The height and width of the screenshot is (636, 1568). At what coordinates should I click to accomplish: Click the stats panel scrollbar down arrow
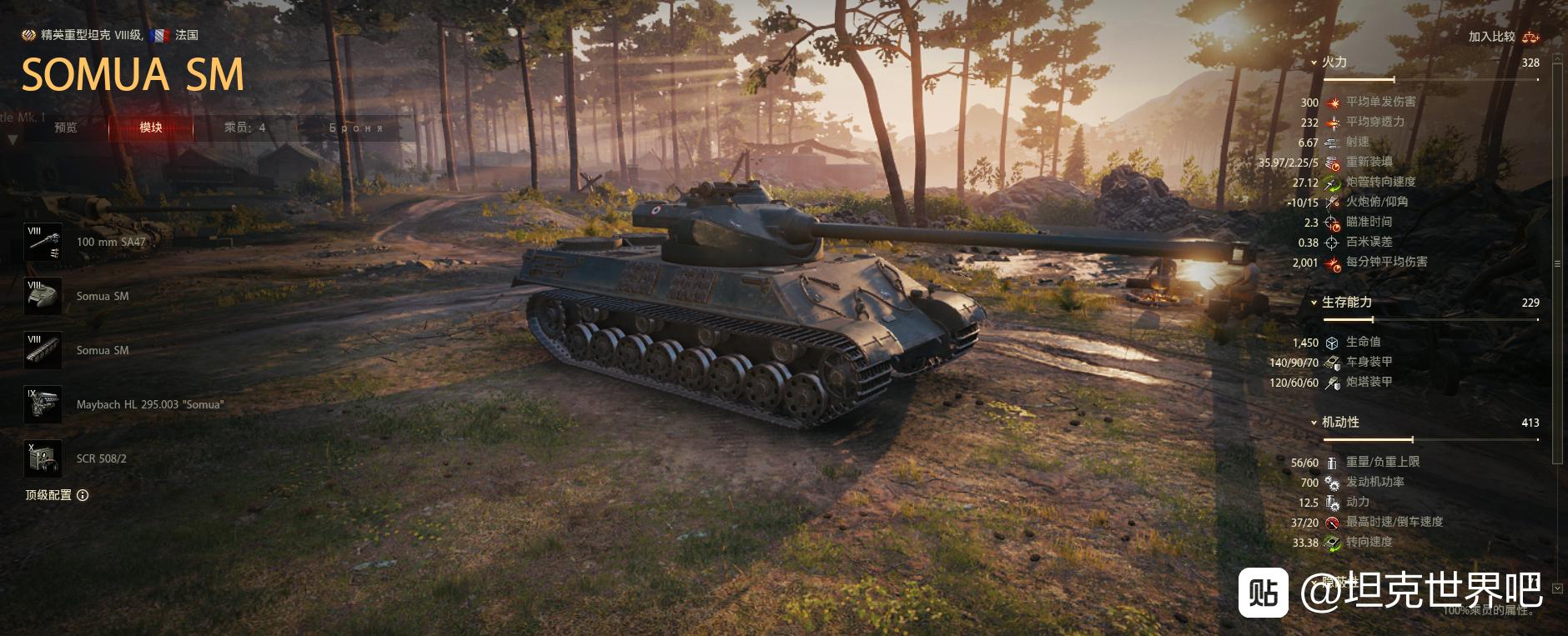1556,588
